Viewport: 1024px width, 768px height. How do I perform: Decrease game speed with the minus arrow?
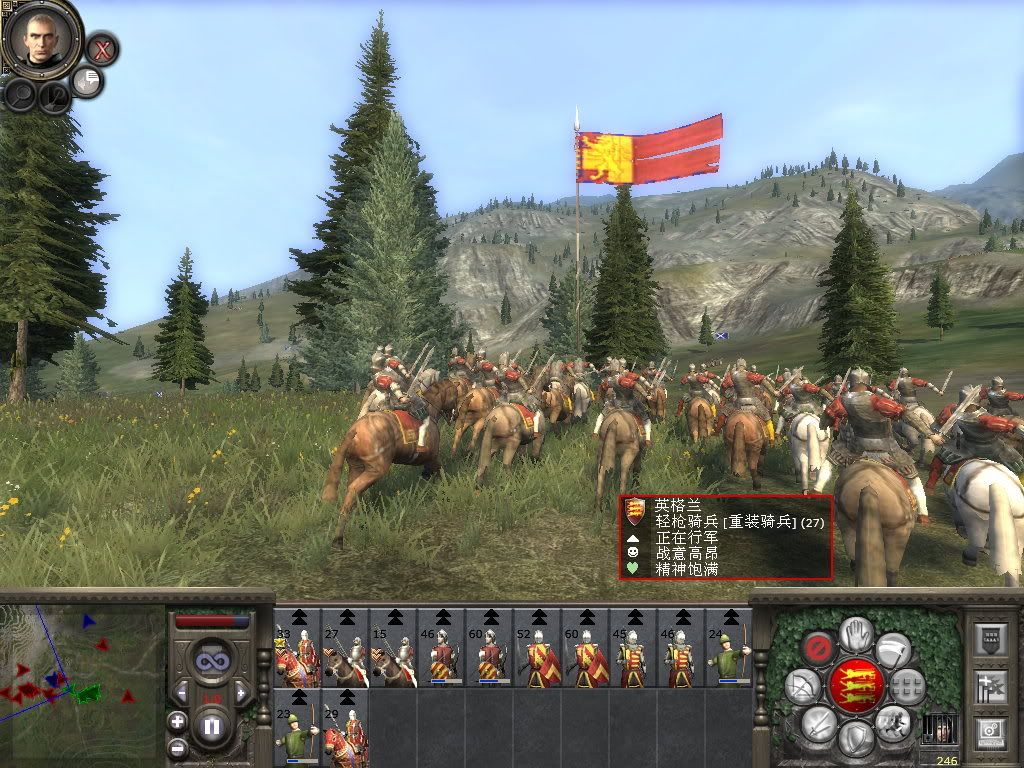181,692
